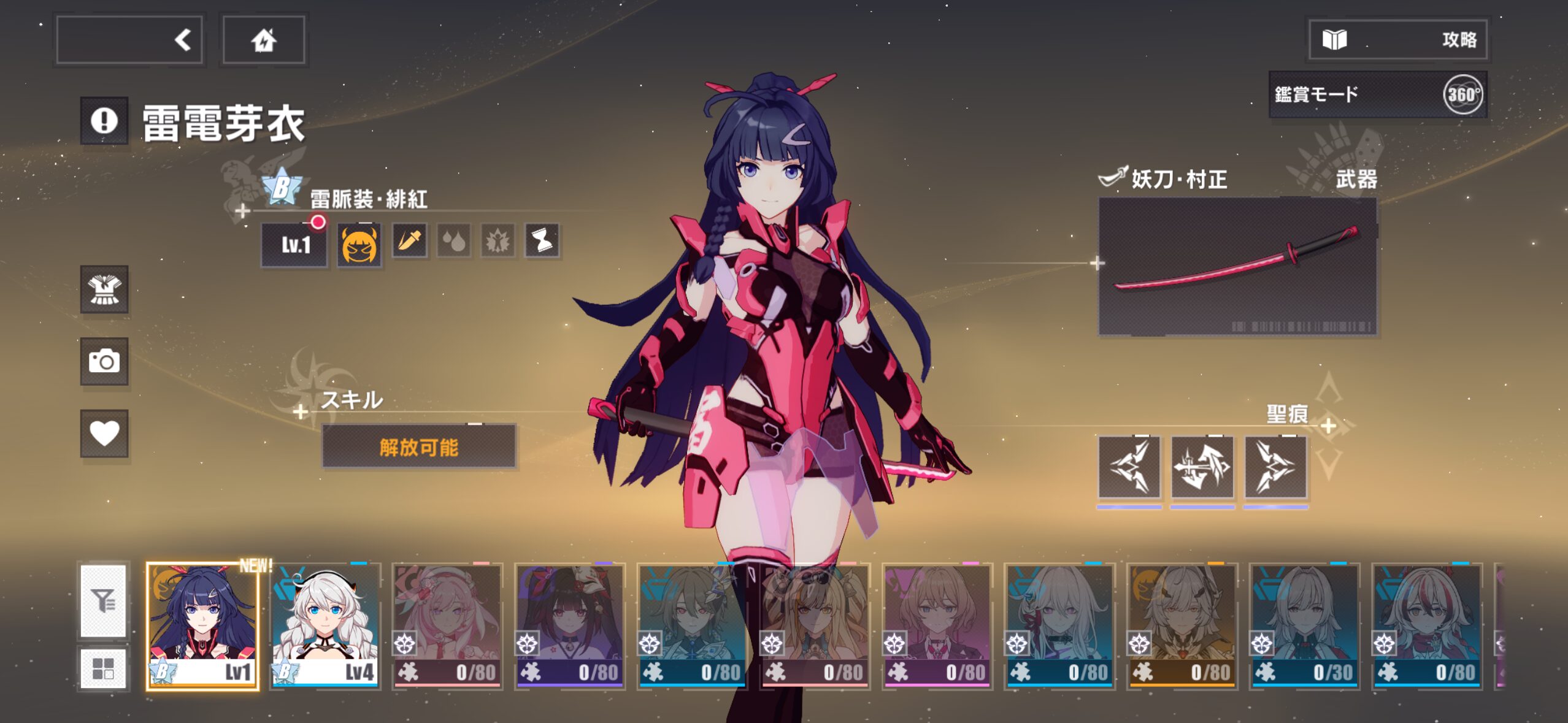The image size is (1568, 723).
Task: Tap the 解放可能 skill unlock button
Action: tap(419, 447)
